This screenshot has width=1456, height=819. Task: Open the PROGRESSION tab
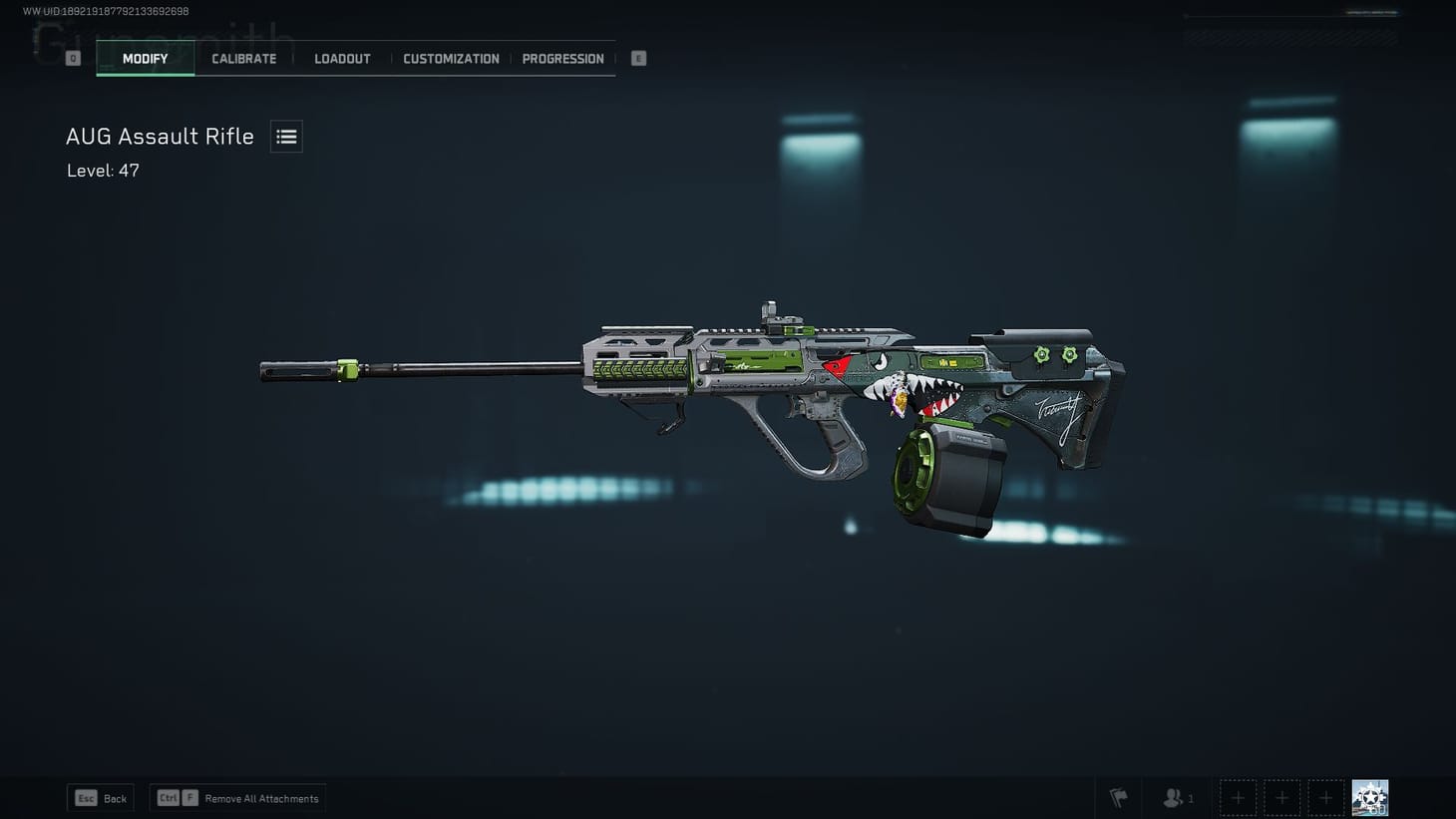click(562, 58)
